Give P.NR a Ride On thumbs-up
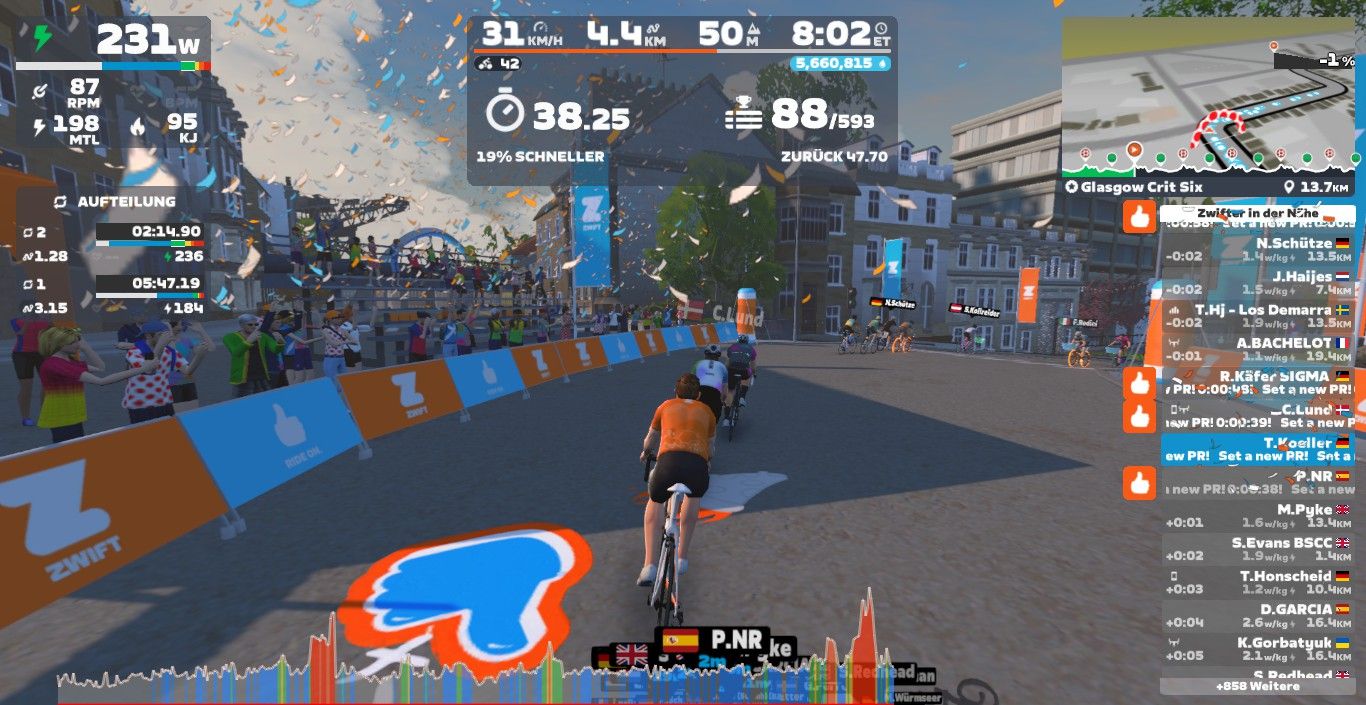 (1139, 483)
